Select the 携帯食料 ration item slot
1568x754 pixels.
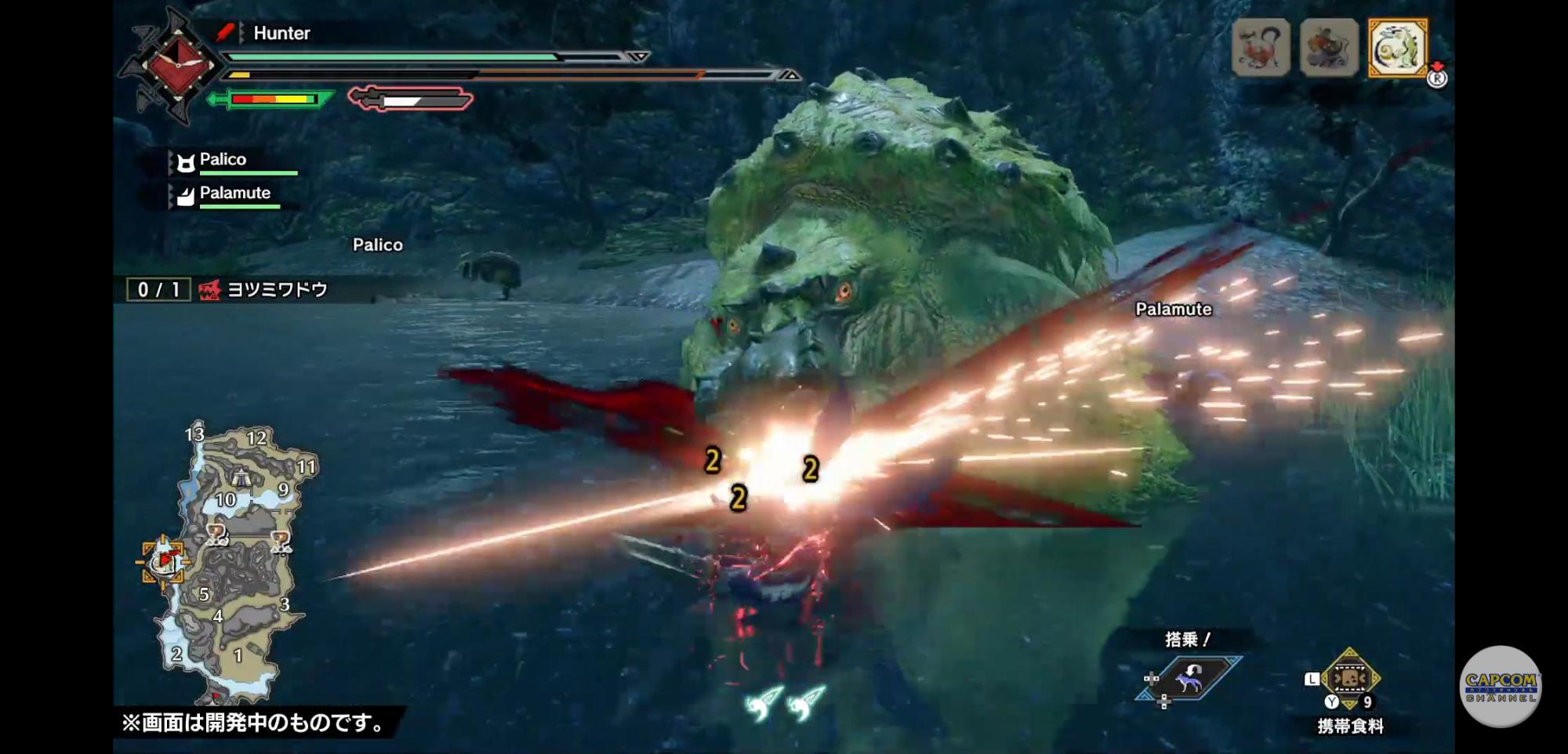coord(1349,679)
